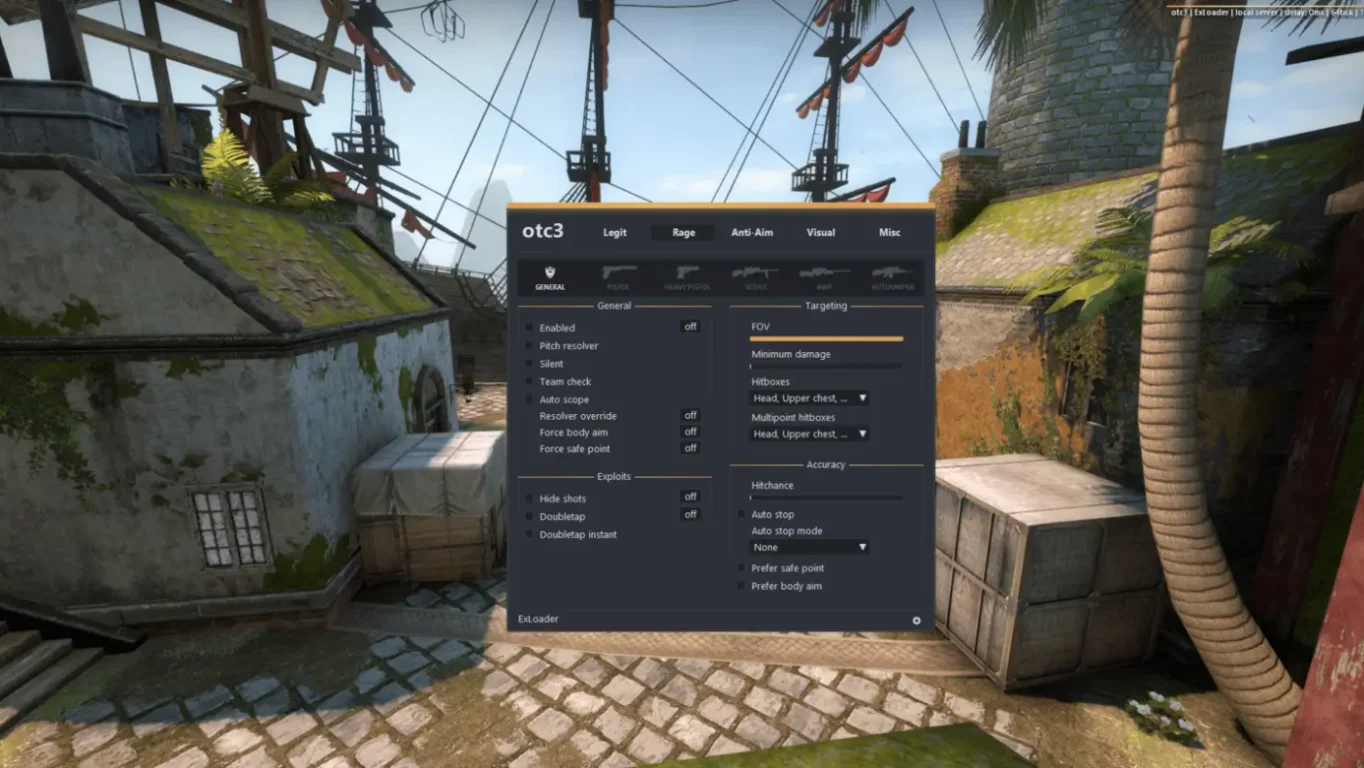Enable the Silent checkbox
The height and width of the screenshot is (768, 1364).
[529, 364]
